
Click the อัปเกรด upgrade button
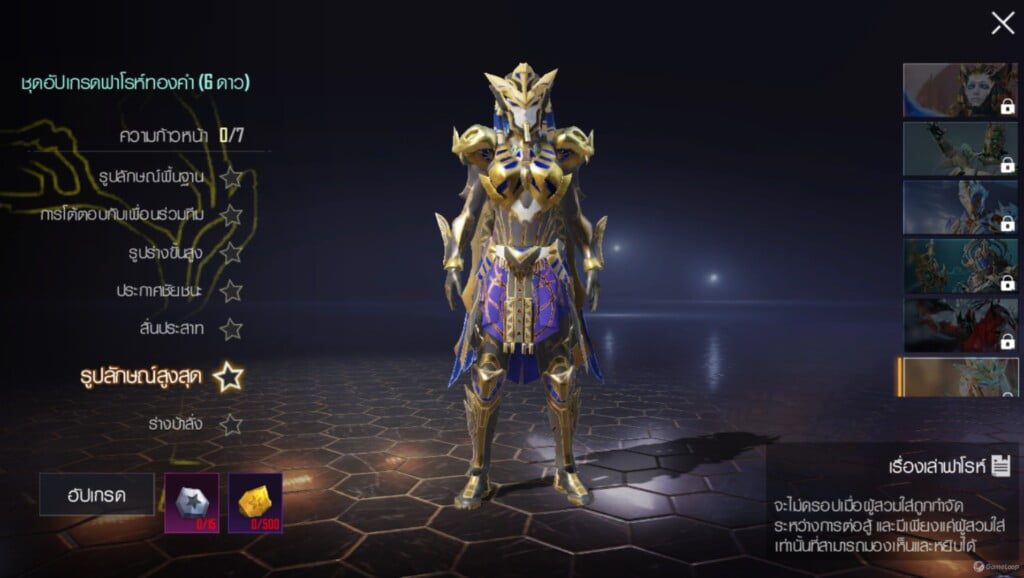97,494
